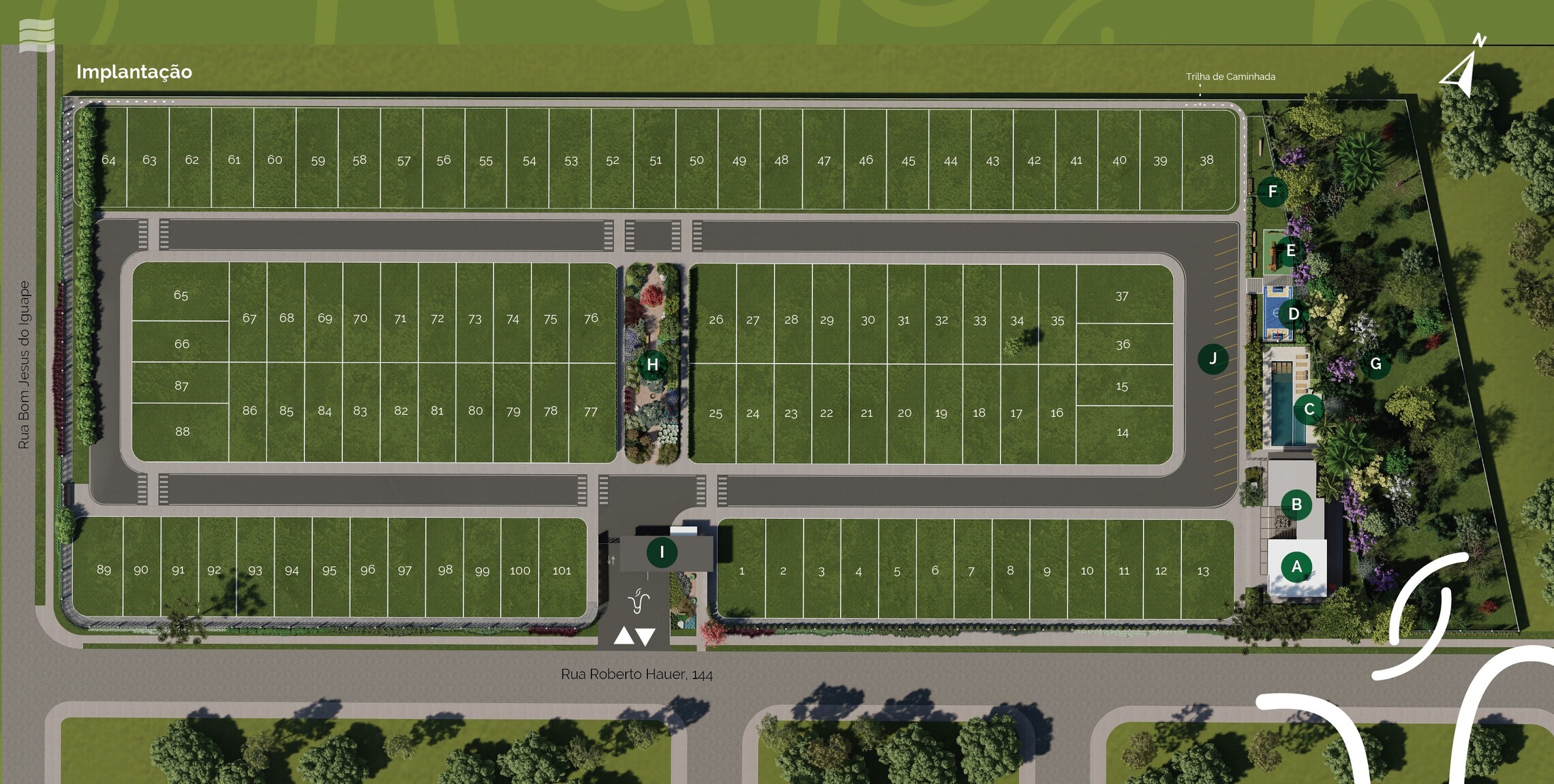The width and height of the screenshot is (1554, 784).
Task: Select map marker A
Action: click(x=1296, y=566)
